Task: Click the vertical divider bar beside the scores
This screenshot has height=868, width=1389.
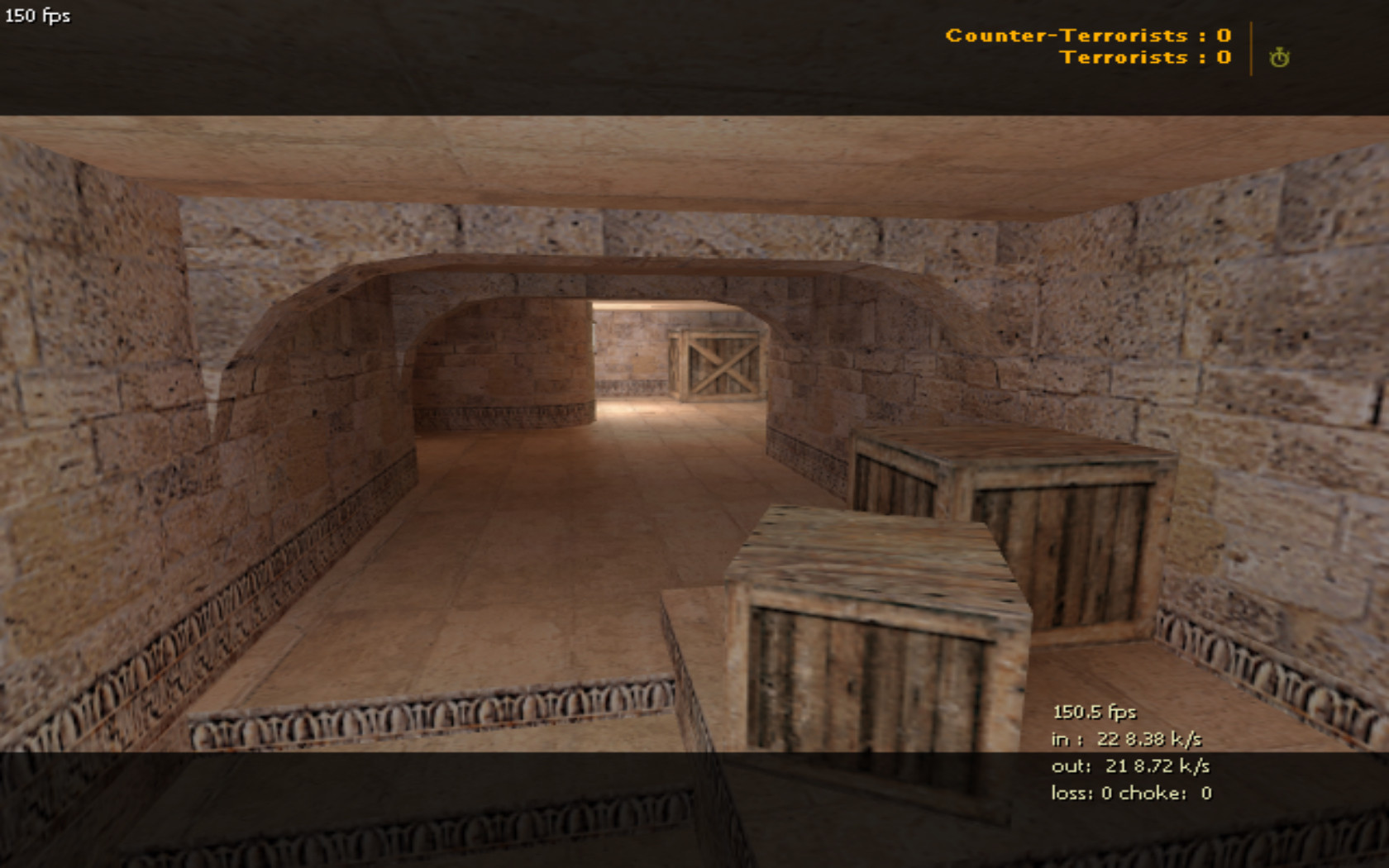Action: coord(1250,47)
